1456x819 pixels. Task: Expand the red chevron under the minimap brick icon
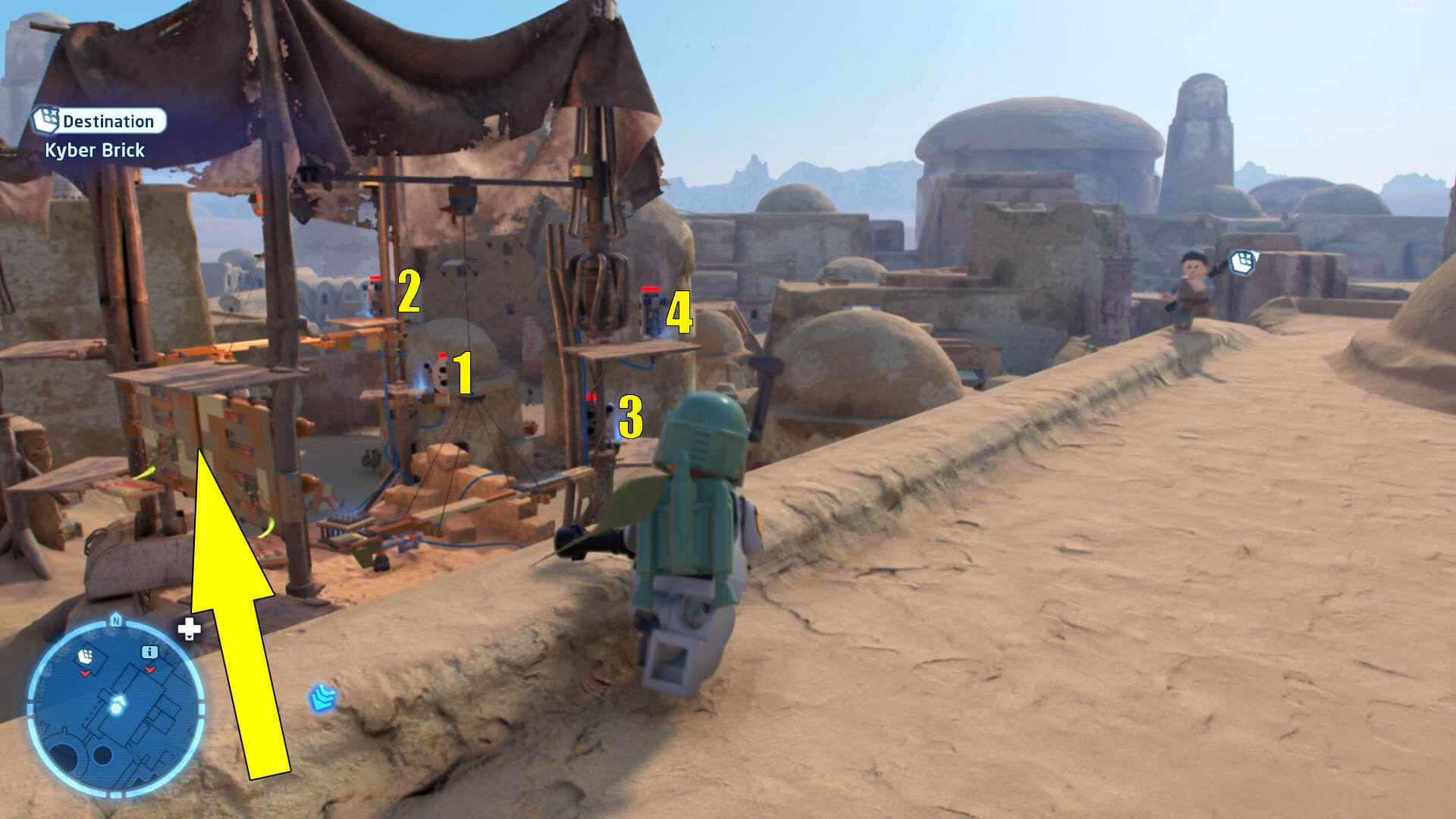click(x=85, y=673)
